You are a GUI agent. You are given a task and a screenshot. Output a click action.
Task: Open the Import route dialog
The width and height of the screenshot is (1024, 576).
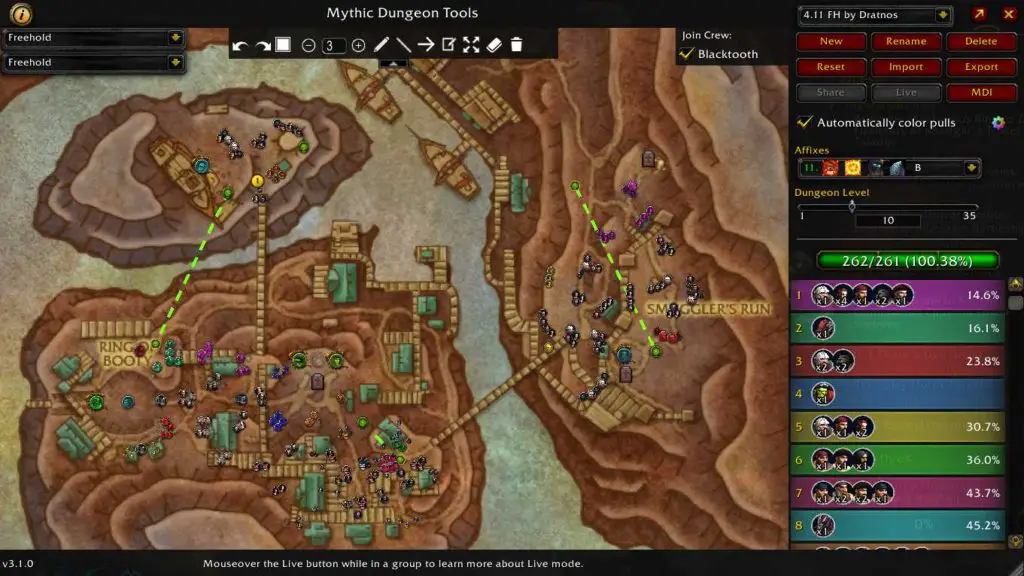[906, 67]
